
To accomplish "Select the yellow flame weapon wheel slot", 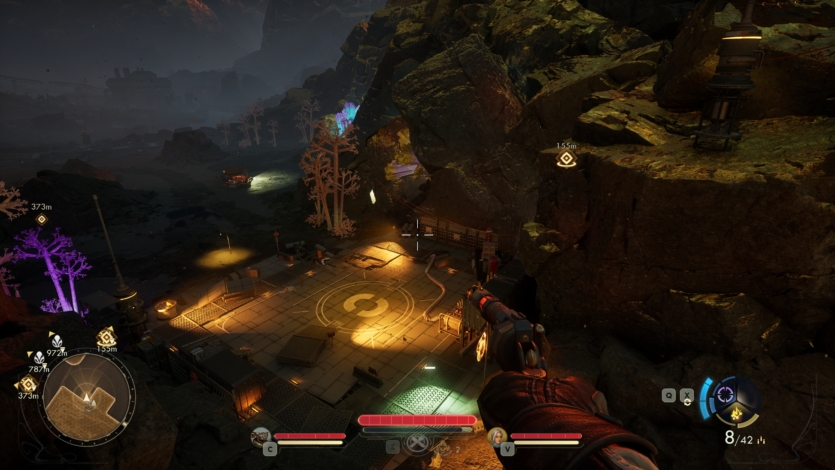I will tap(737, 414).
